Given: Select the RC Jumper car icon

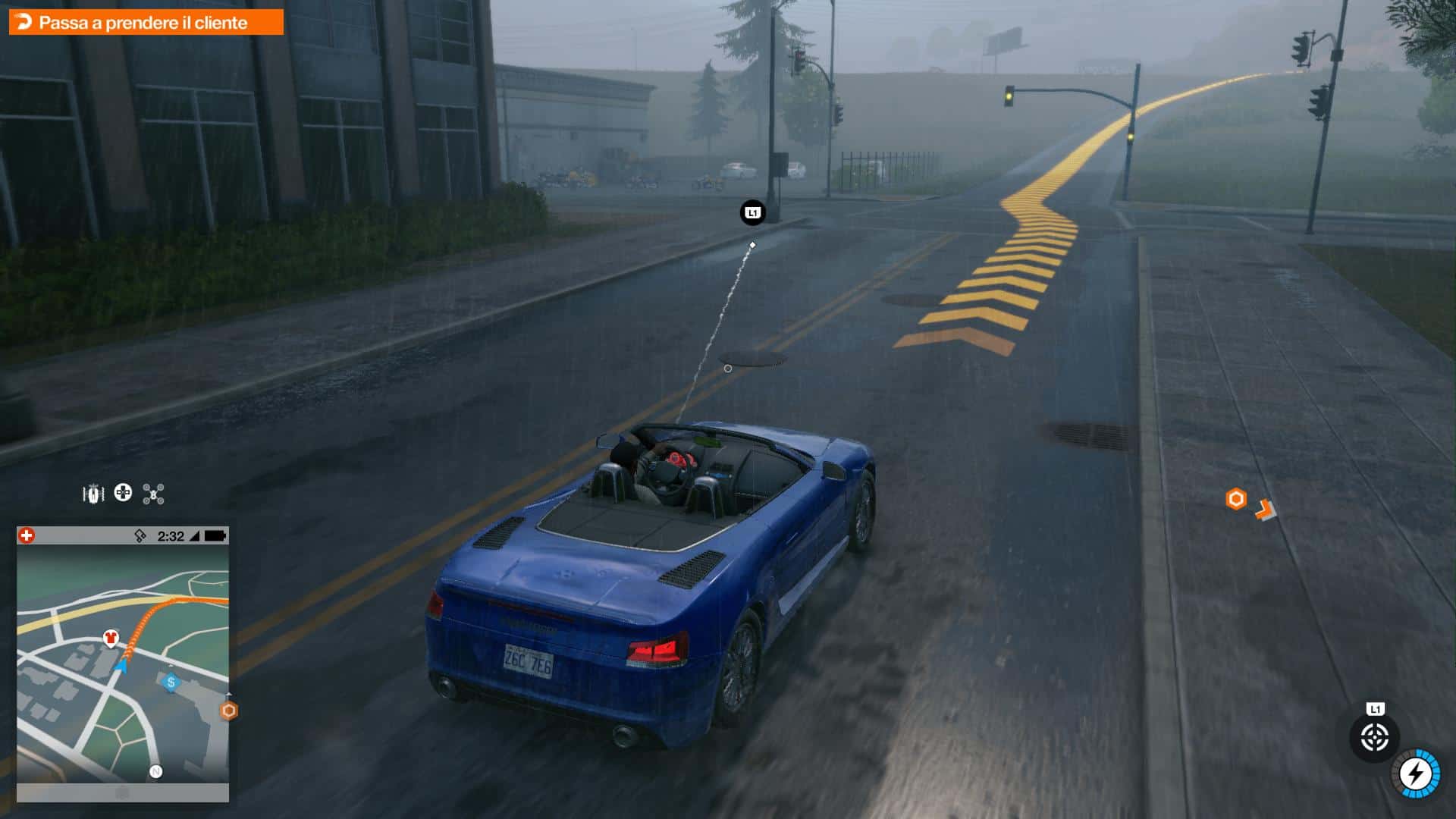Looking at the screenshot, I should (x=93, y=494).
